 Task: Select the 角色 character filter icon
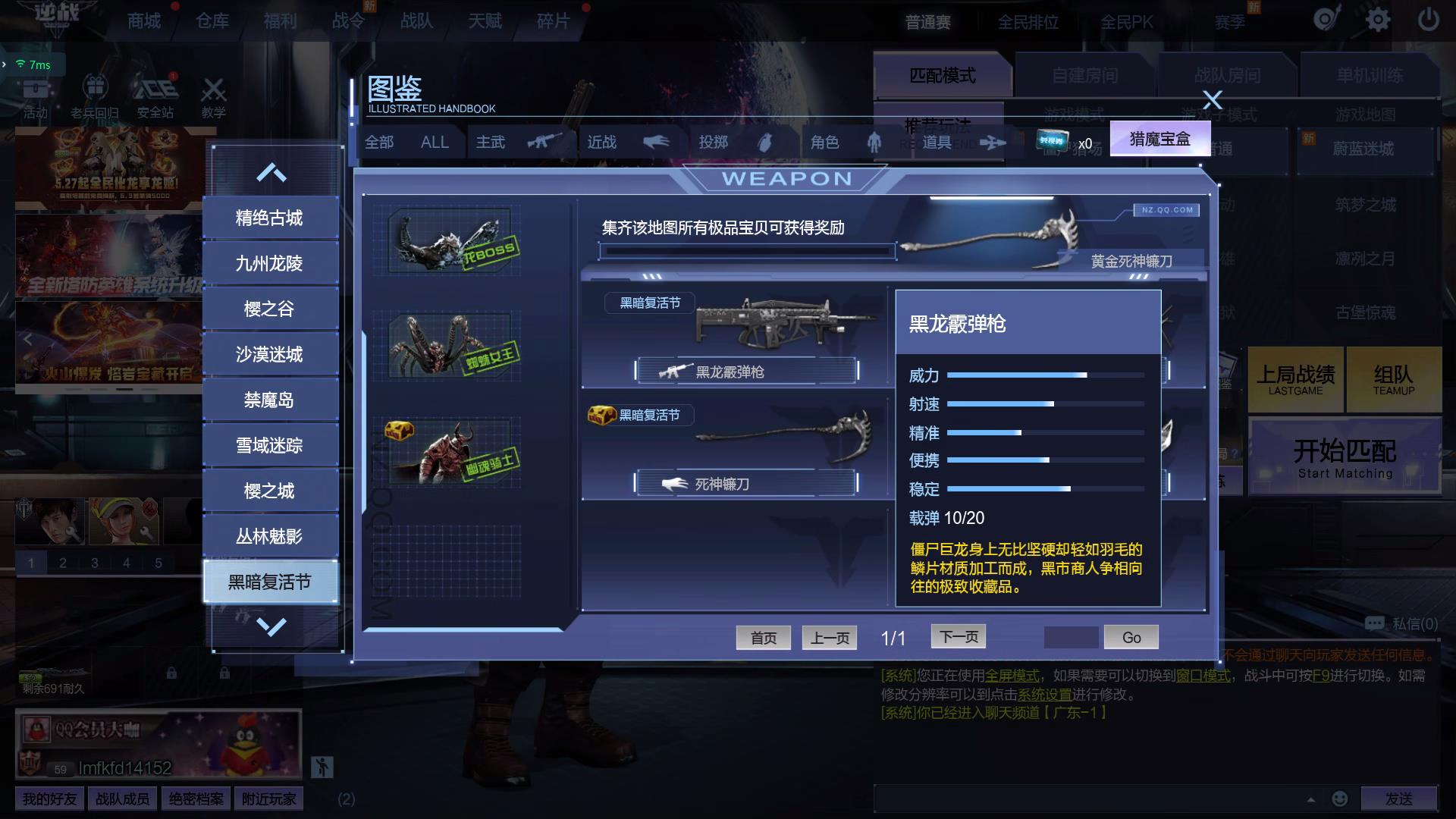coord(874,142)
